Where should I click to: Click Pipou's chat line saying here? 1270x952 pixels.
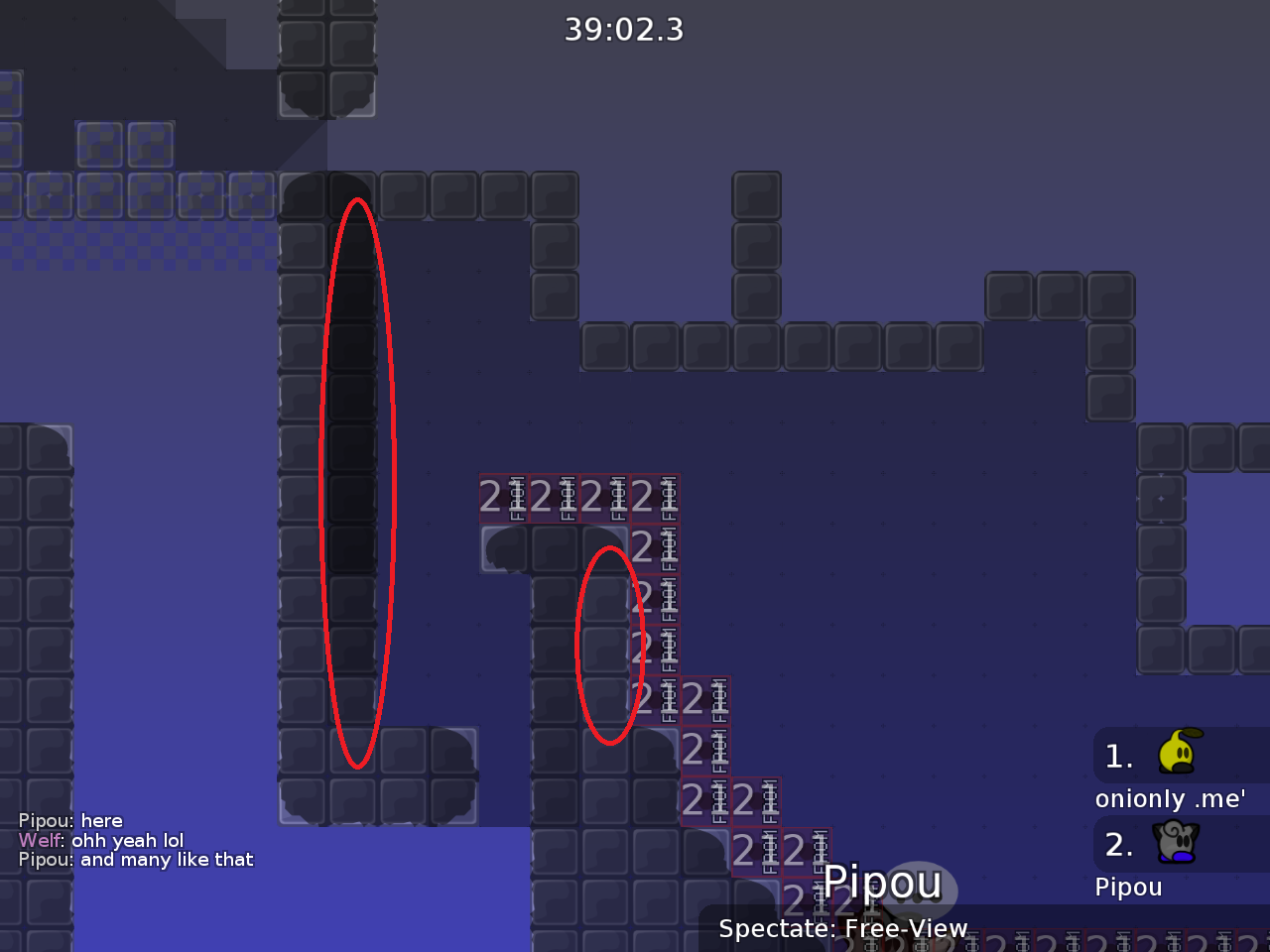tap(70, 820)
